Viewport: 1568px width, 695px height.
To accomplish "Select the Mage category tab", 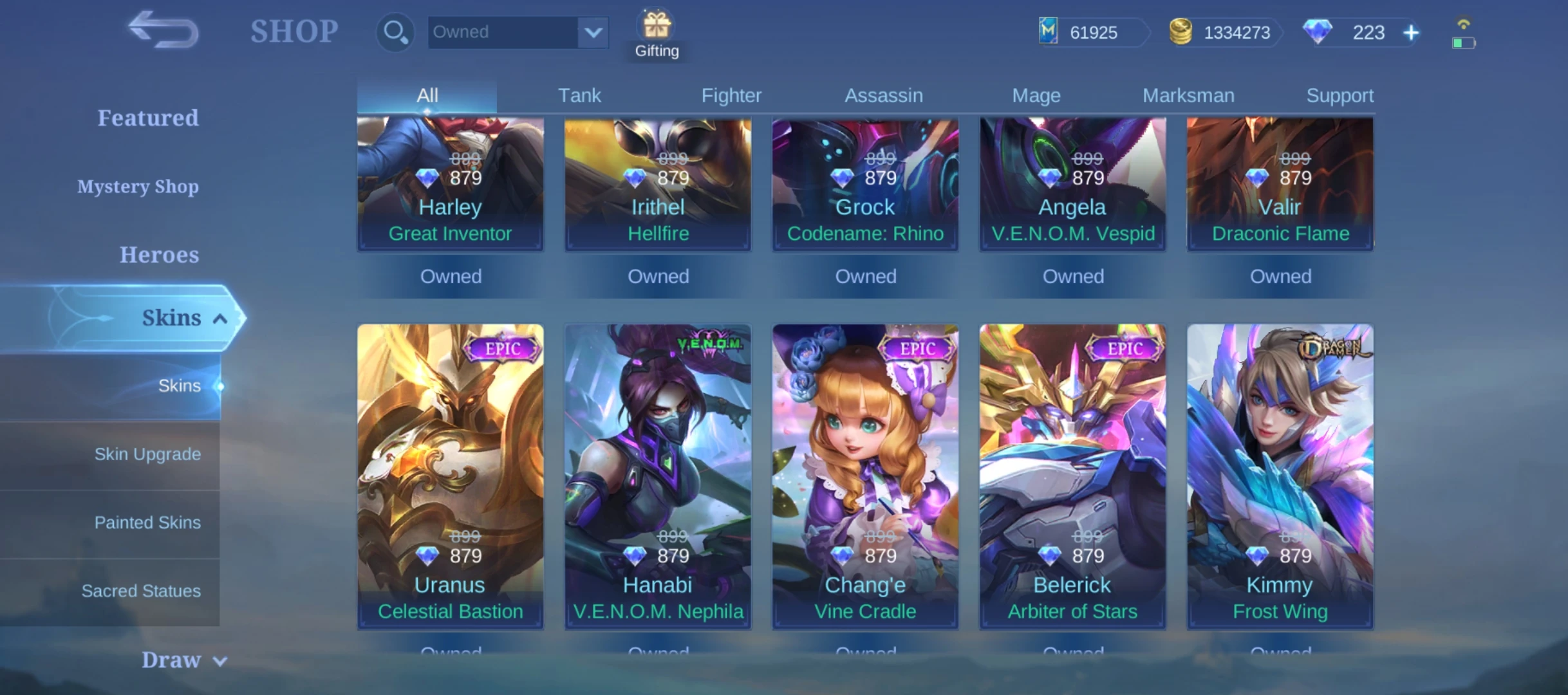I will 1036,96.
